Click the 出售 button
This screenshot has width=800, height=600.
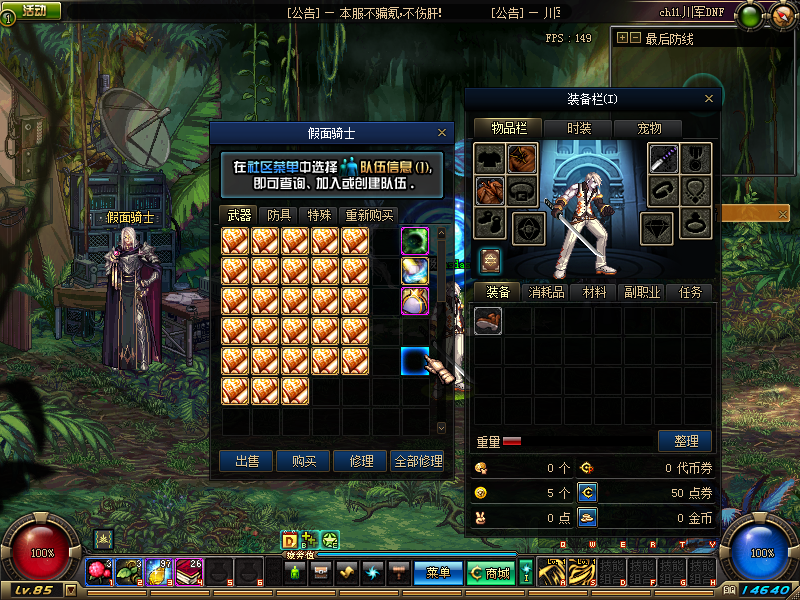[247, 461]
